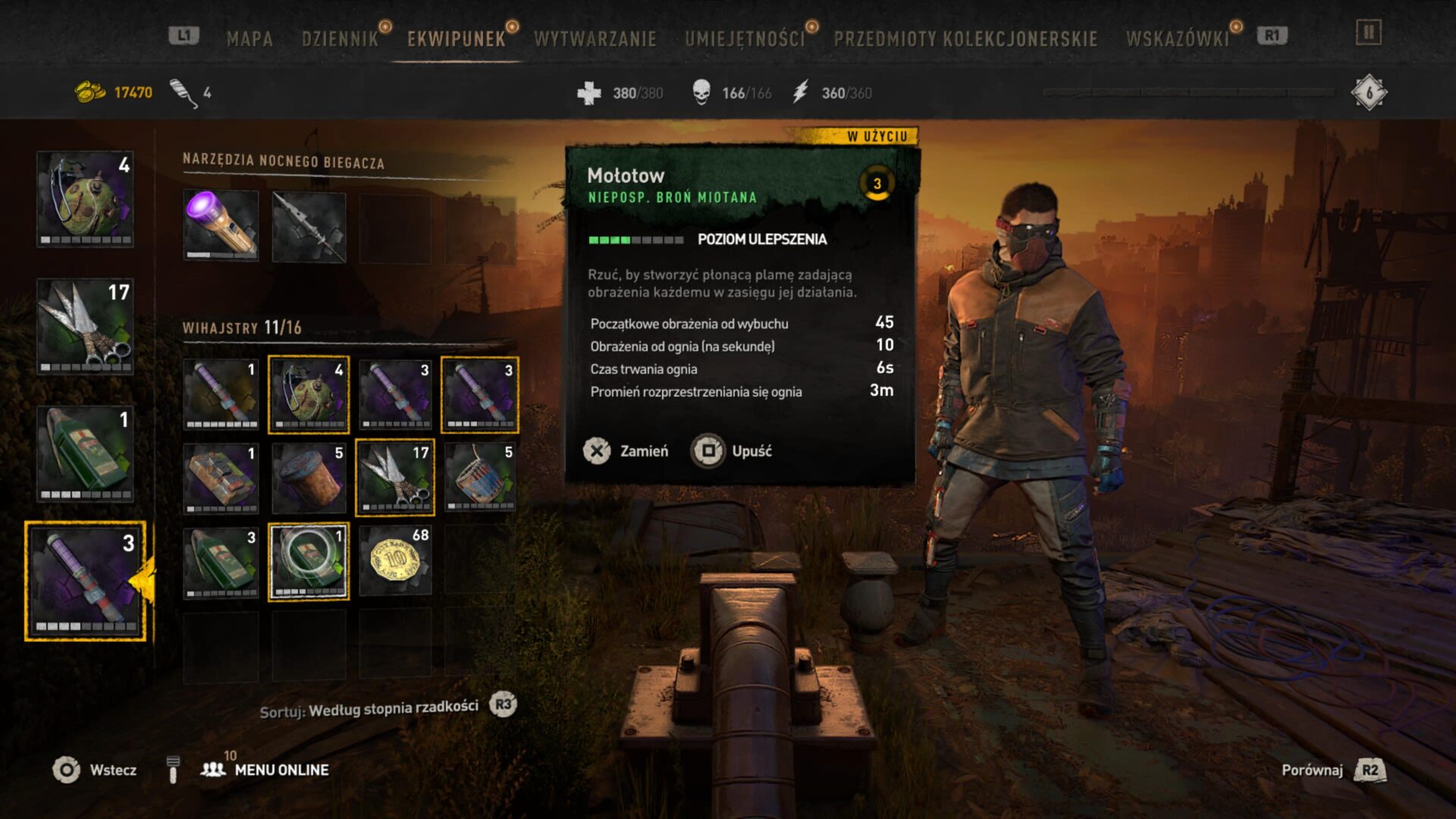Select the gold coin stack of 68
The height and width of the screenshot is (819, 1456).
click(x=395, y=561)
